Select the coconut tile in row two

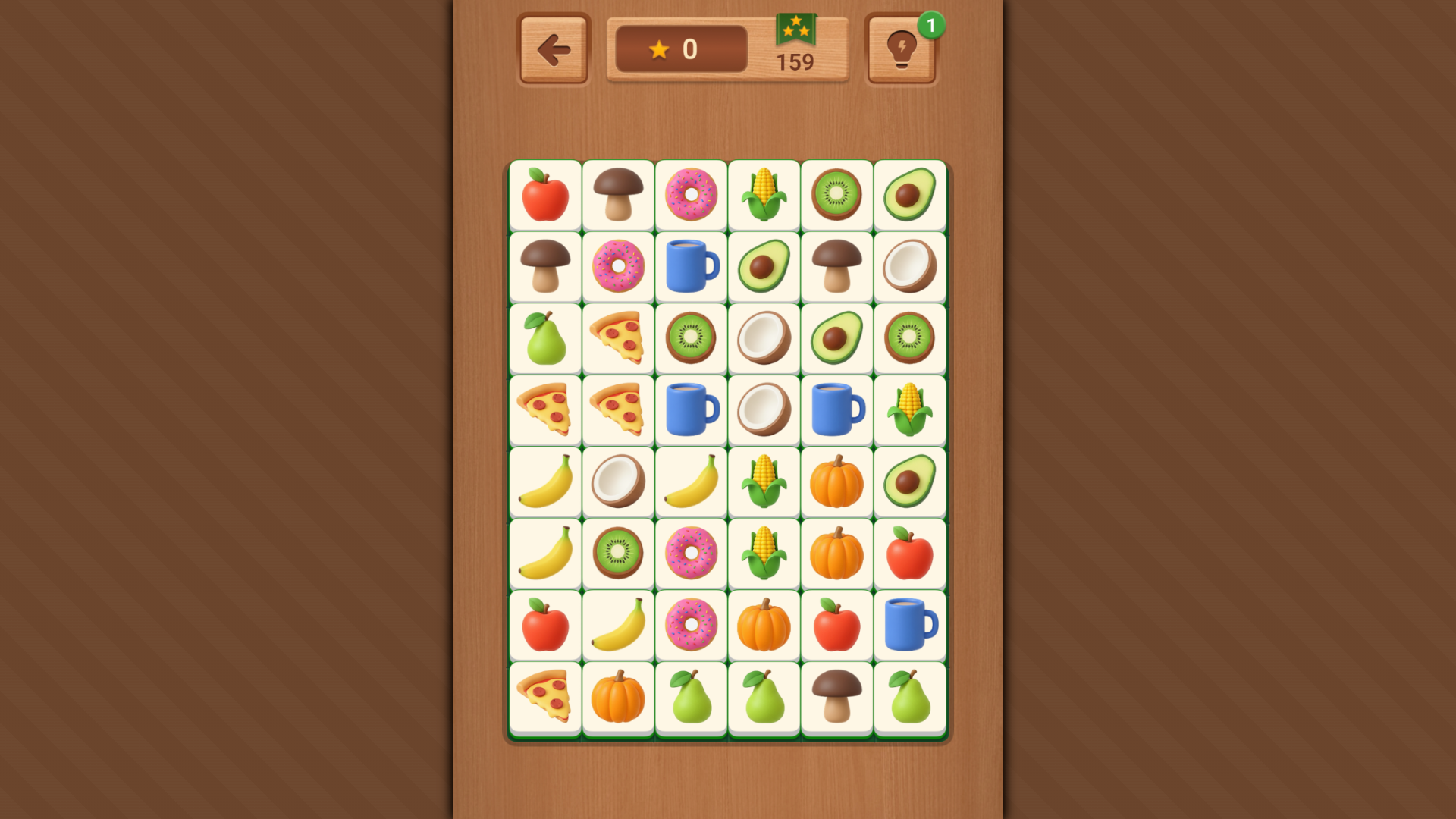(910, 267)
